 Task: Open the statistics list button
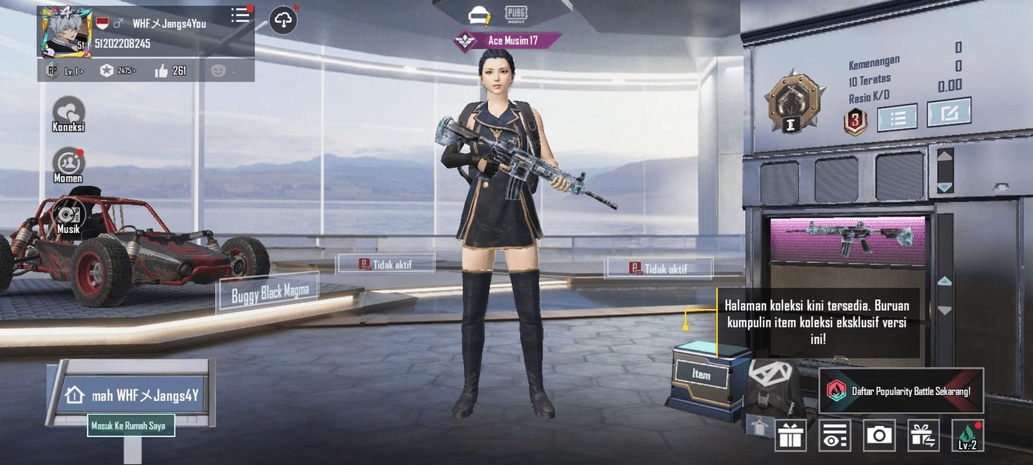pyautogui.click(x=897, y=118)
